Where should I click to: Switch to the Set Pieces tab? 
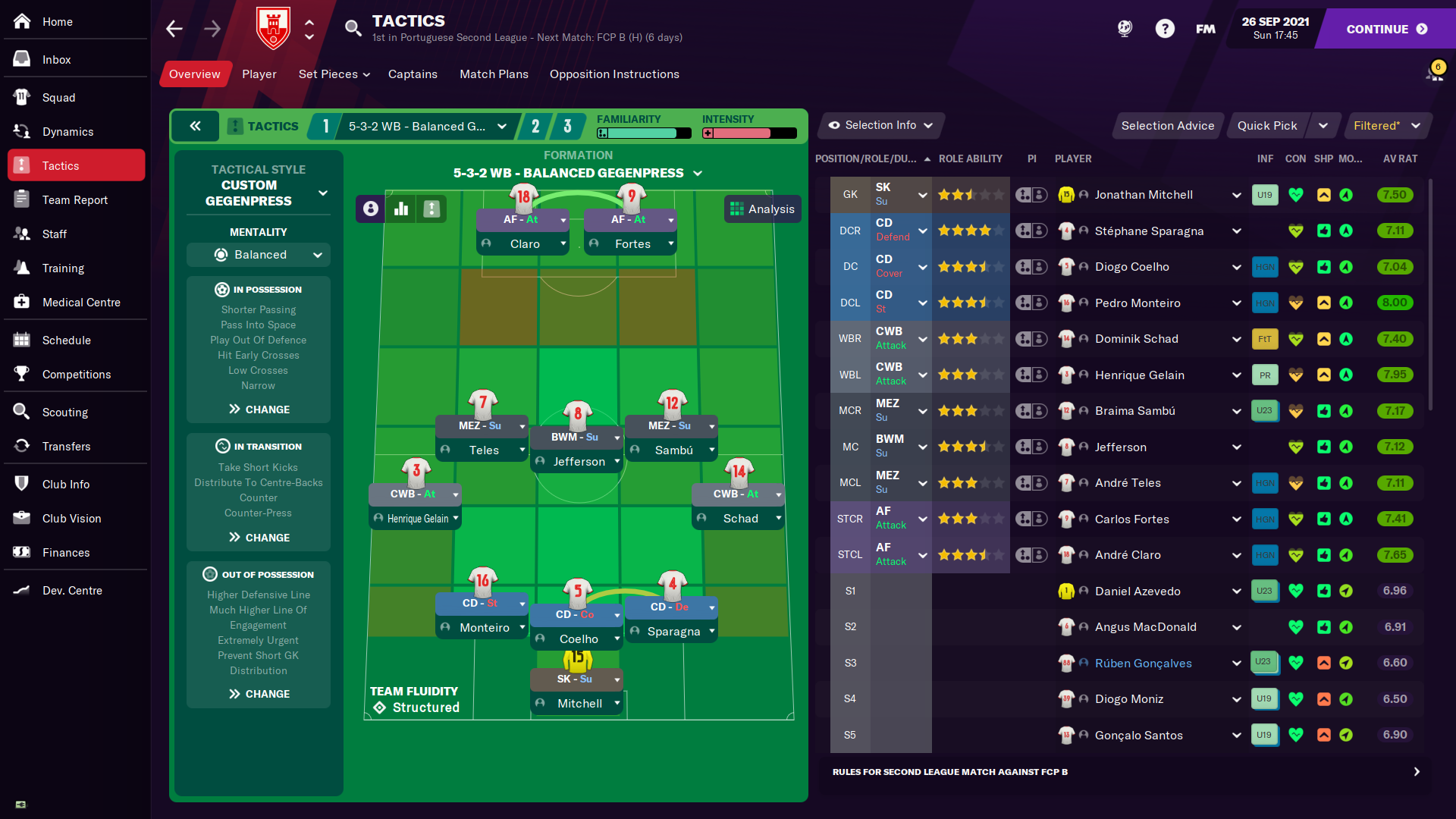click(334, 74)
